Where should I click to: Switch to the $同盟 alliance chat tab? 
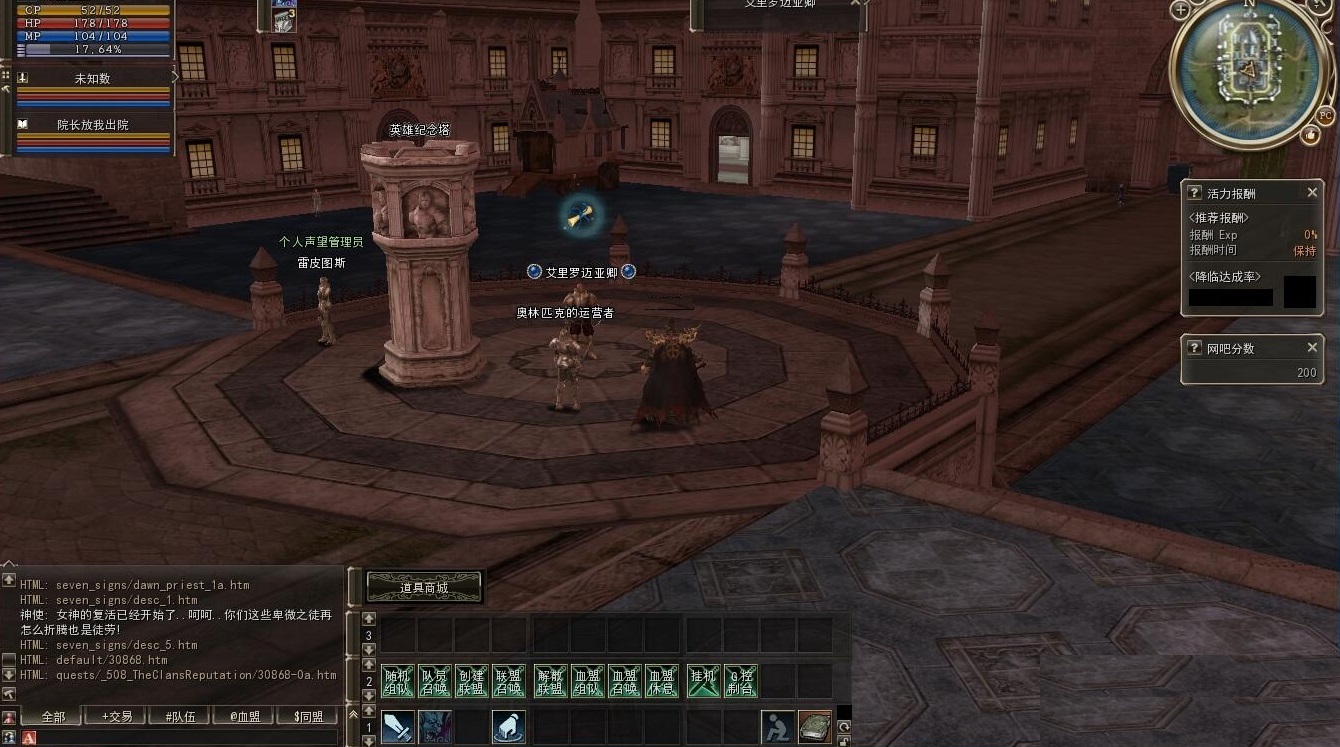point(308,716)
